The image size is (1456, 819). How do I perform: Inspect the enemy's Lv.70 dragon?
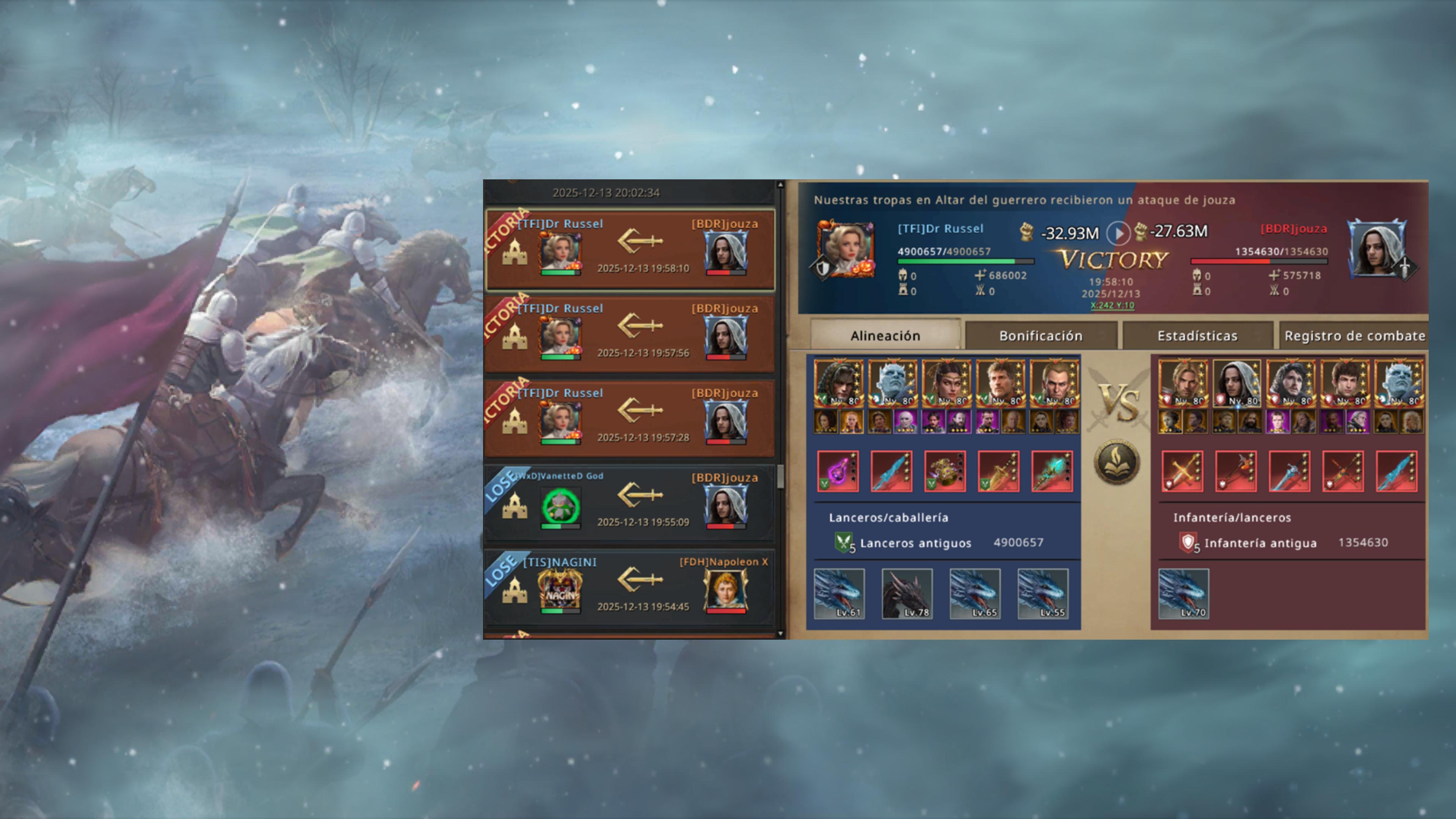tap(1183, 593)
